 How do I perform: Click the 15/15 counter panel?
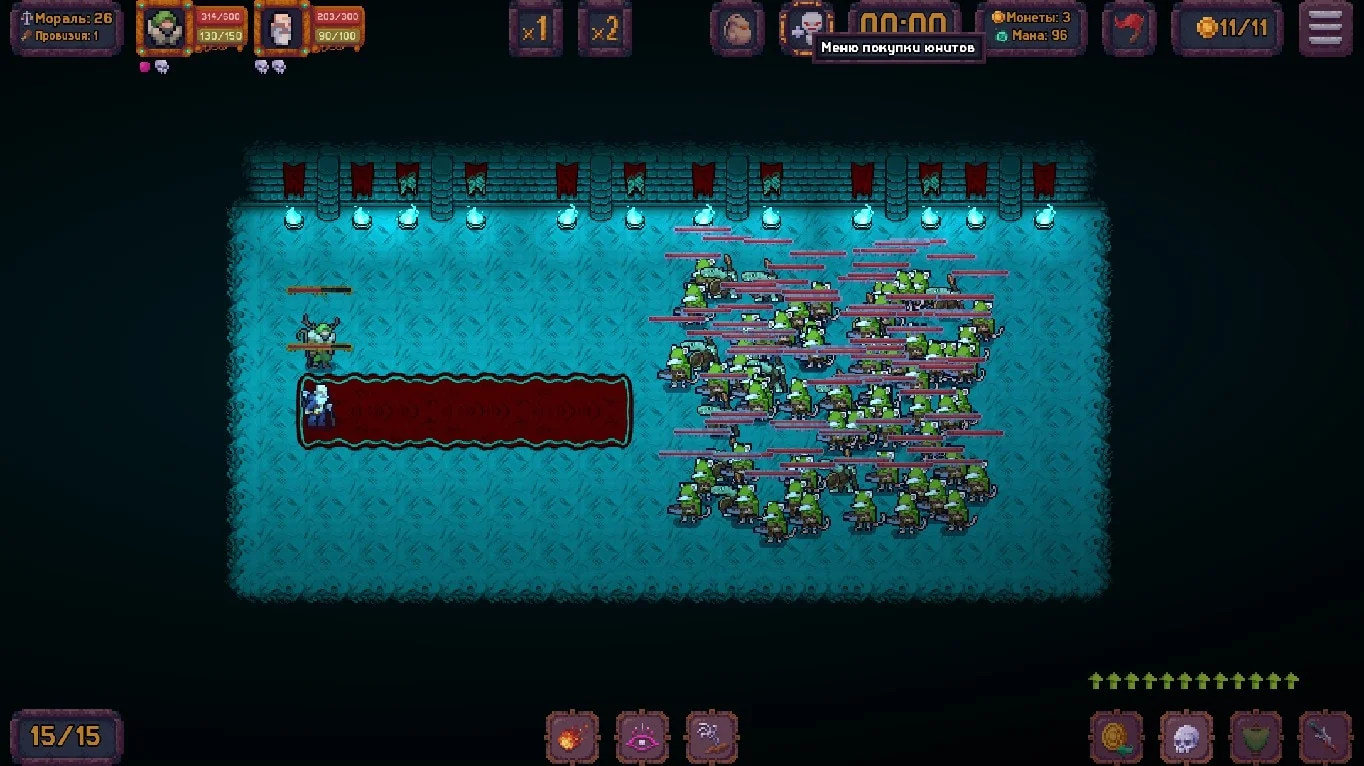click(x=66, y=737)
